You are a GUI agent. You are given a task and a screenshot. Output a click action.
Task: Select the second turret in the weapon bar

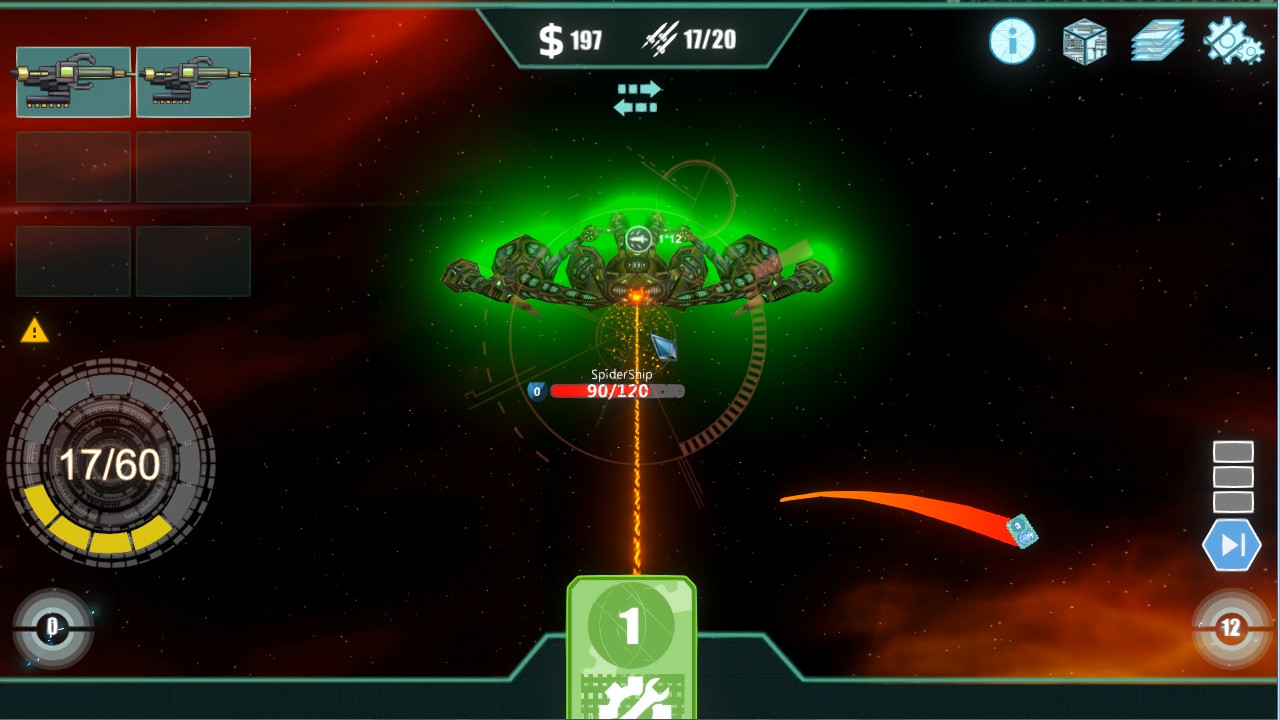(x=193, y=82)
